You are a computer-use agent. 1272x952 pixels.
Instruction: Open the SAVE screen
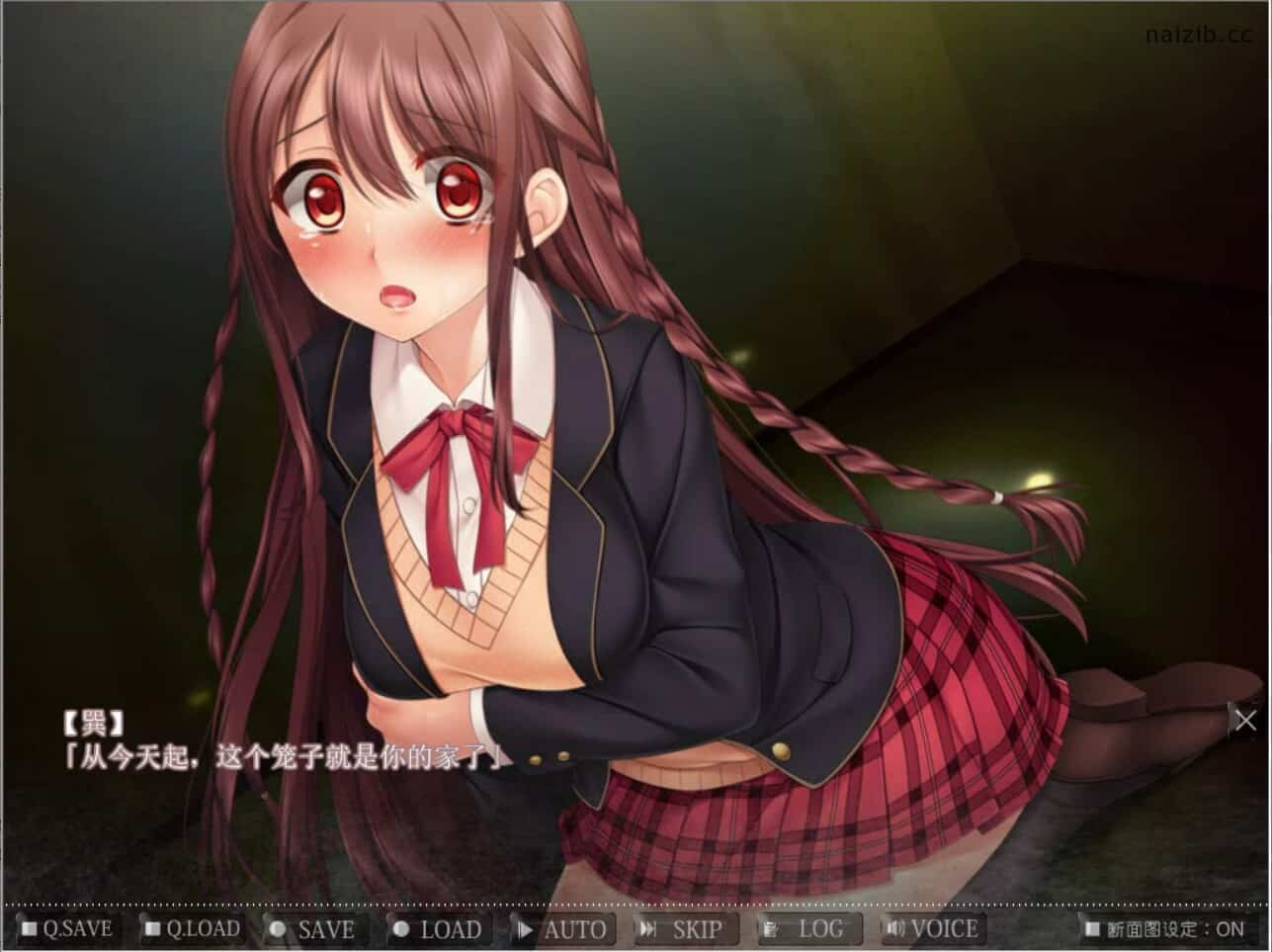click(x=316, y=929)
